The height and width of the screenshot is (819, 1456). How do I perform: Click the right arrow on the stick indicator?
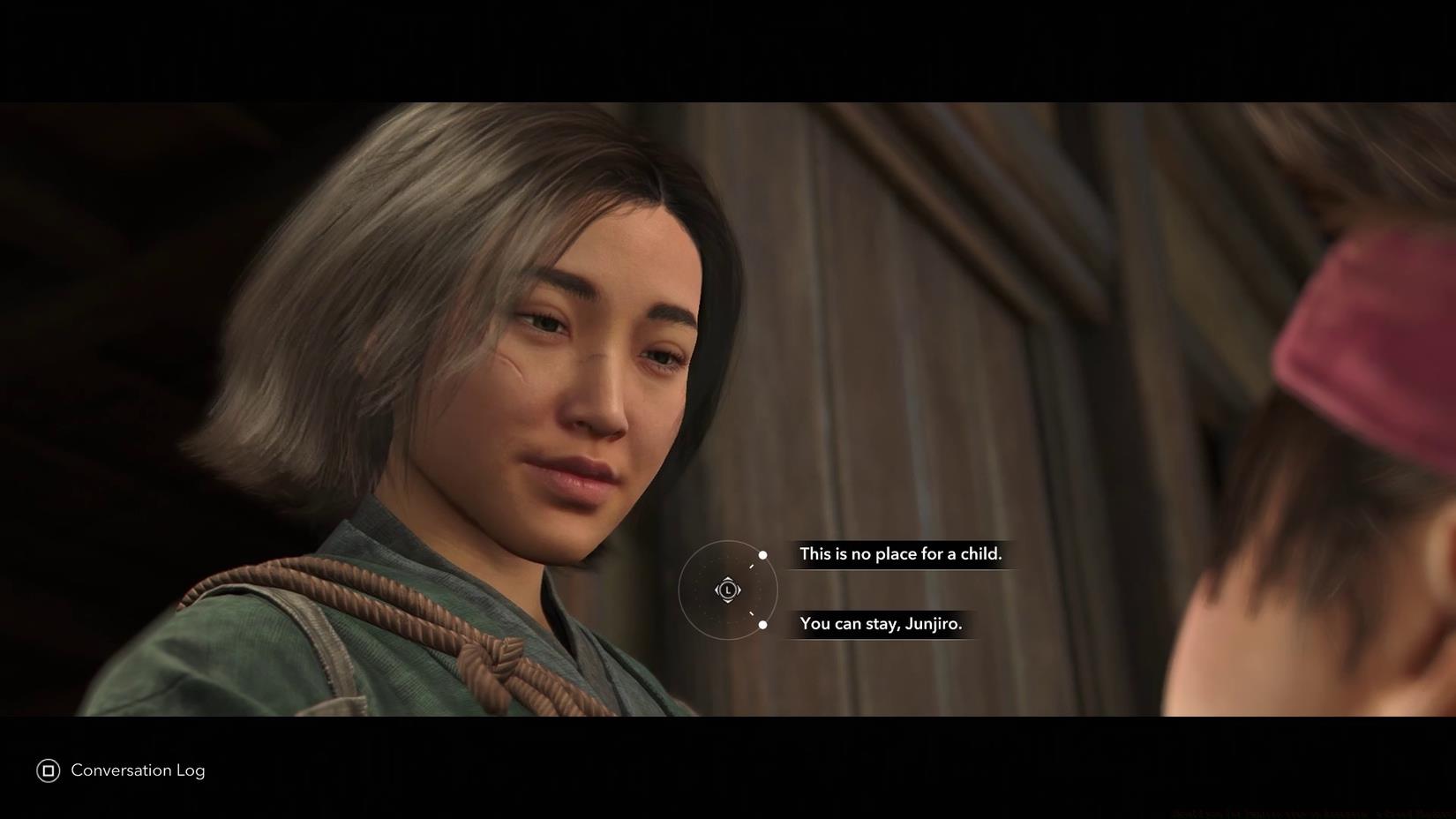click(x=739, y=590)
